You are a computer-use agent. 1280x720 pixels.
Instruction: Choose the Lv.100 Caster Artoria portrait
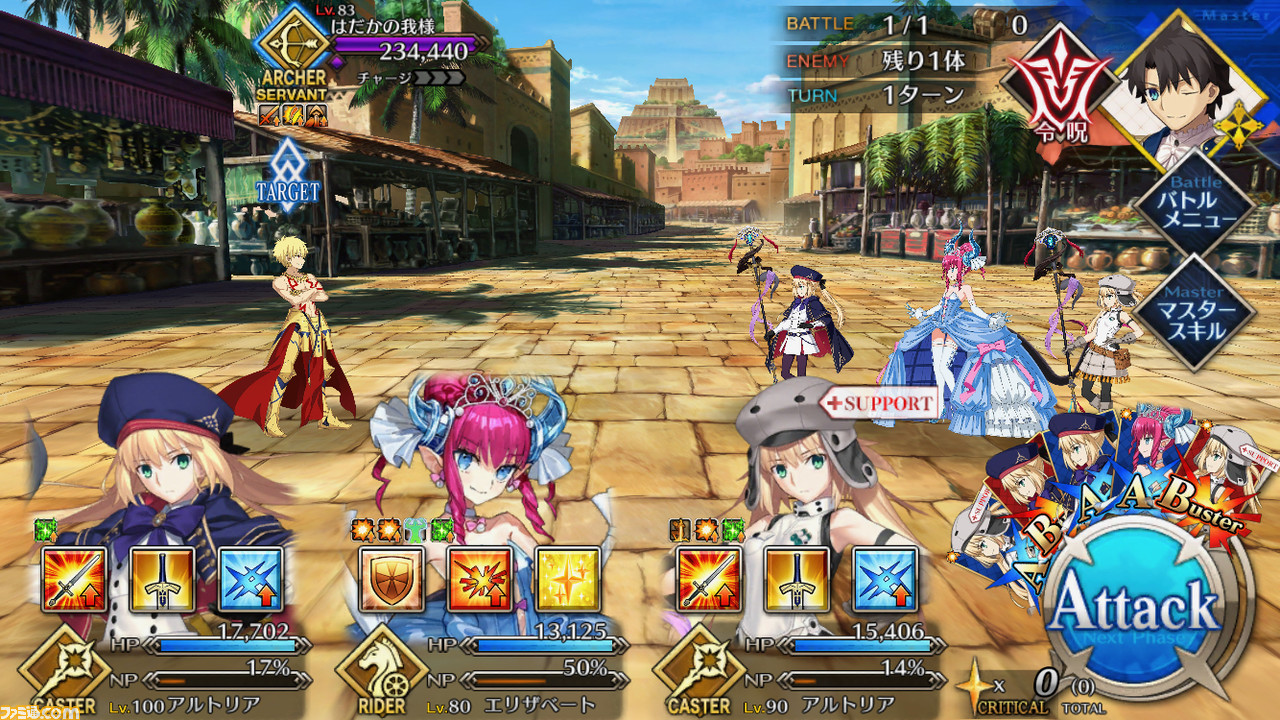tap(160, 460)
